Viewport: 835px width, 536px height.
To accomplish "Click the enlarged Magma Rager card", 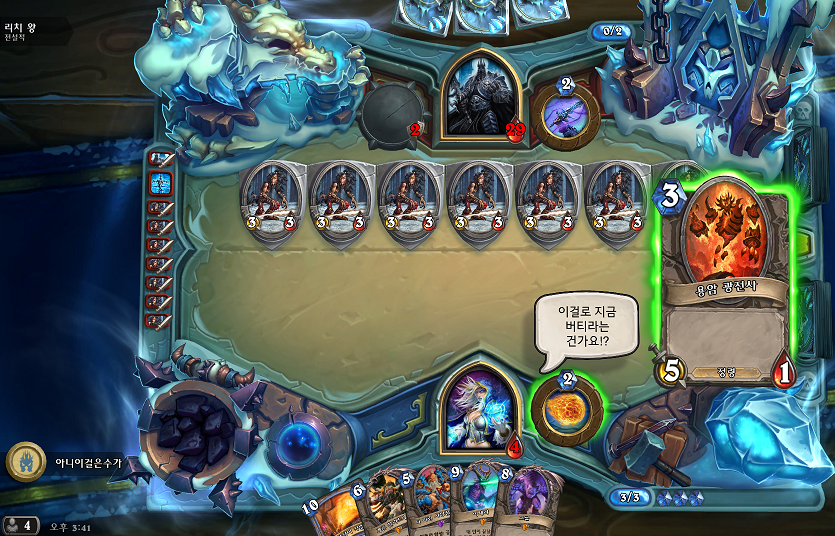I will (725, 282).
